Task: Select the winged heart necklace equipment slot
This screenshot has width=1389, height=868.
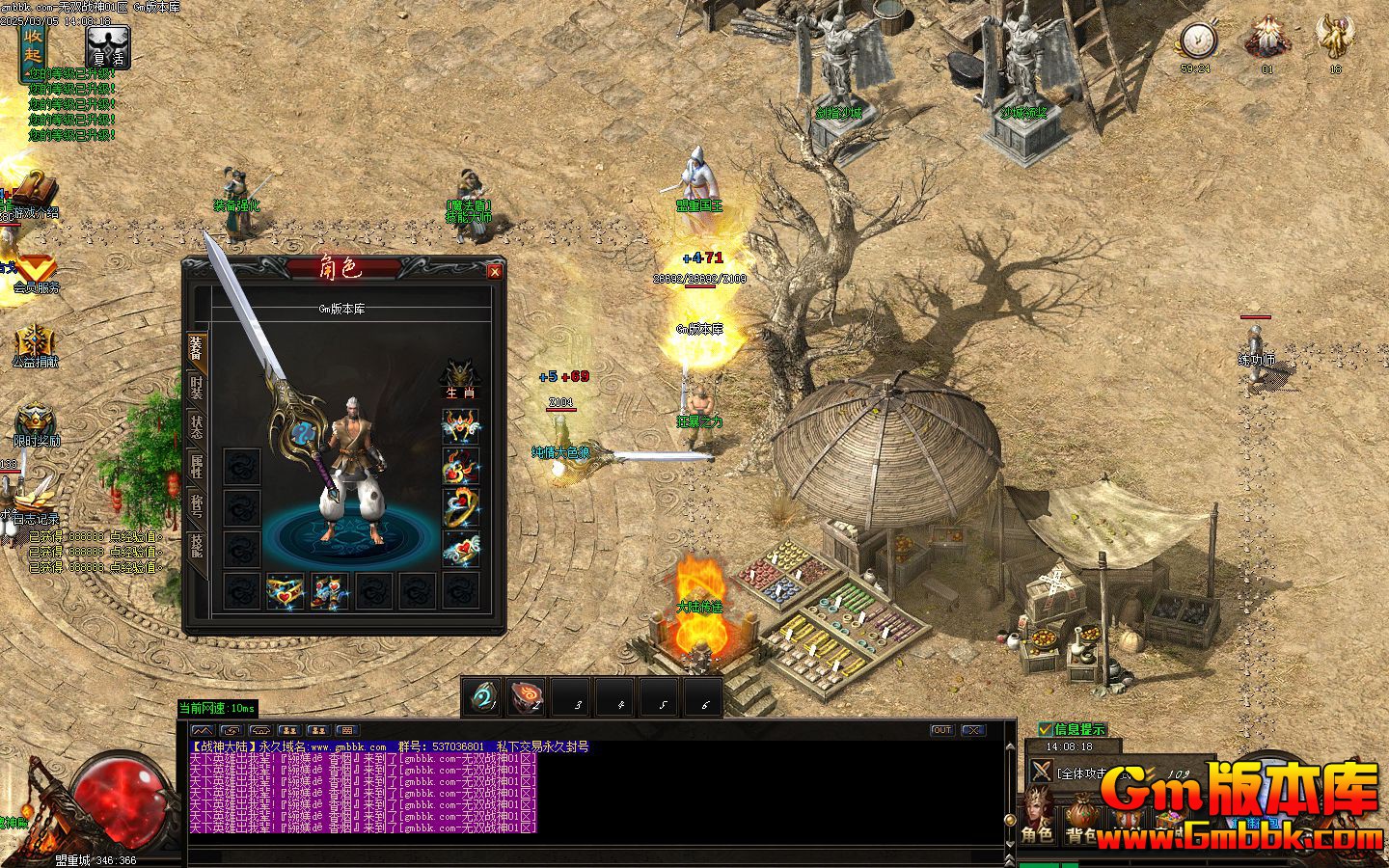Action: point(461,425)
